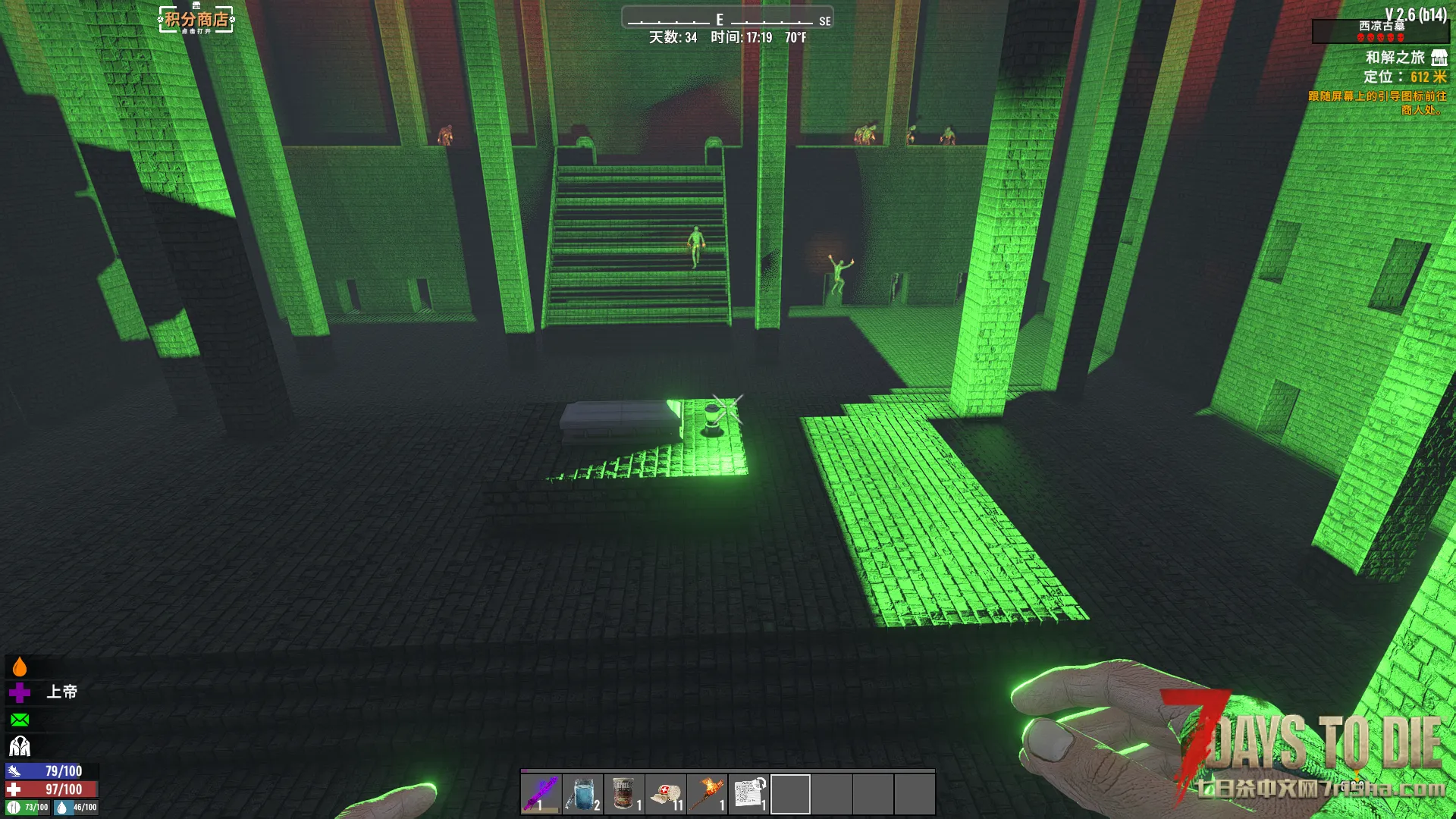1456x819 pixels.
Task: Click the compass bar at top
Action: click(727, 19)
